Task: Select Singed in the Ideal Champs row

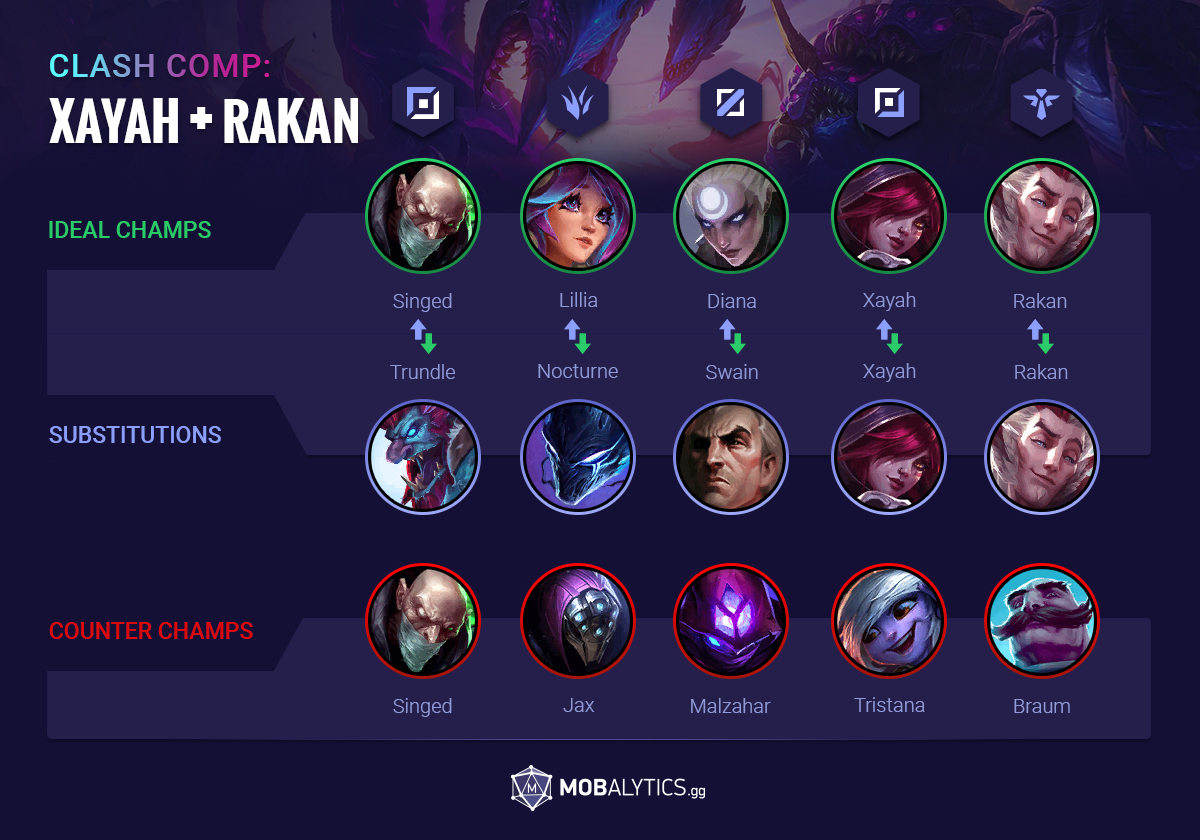Action: [423, 215]
